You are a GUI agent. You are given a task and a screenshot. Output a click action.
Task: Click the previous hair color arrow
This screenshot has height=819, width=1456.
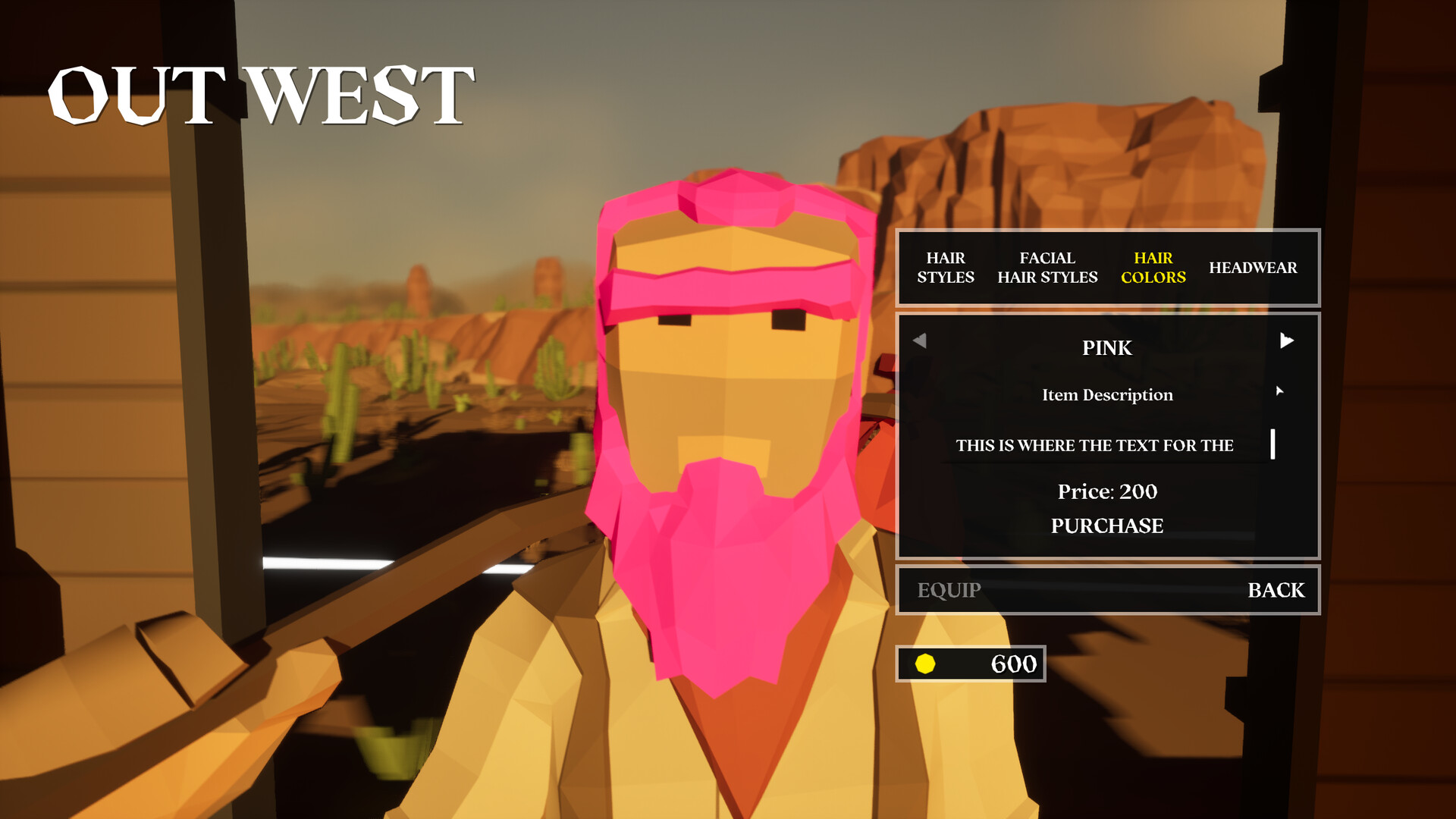click(x=919, y=340)
